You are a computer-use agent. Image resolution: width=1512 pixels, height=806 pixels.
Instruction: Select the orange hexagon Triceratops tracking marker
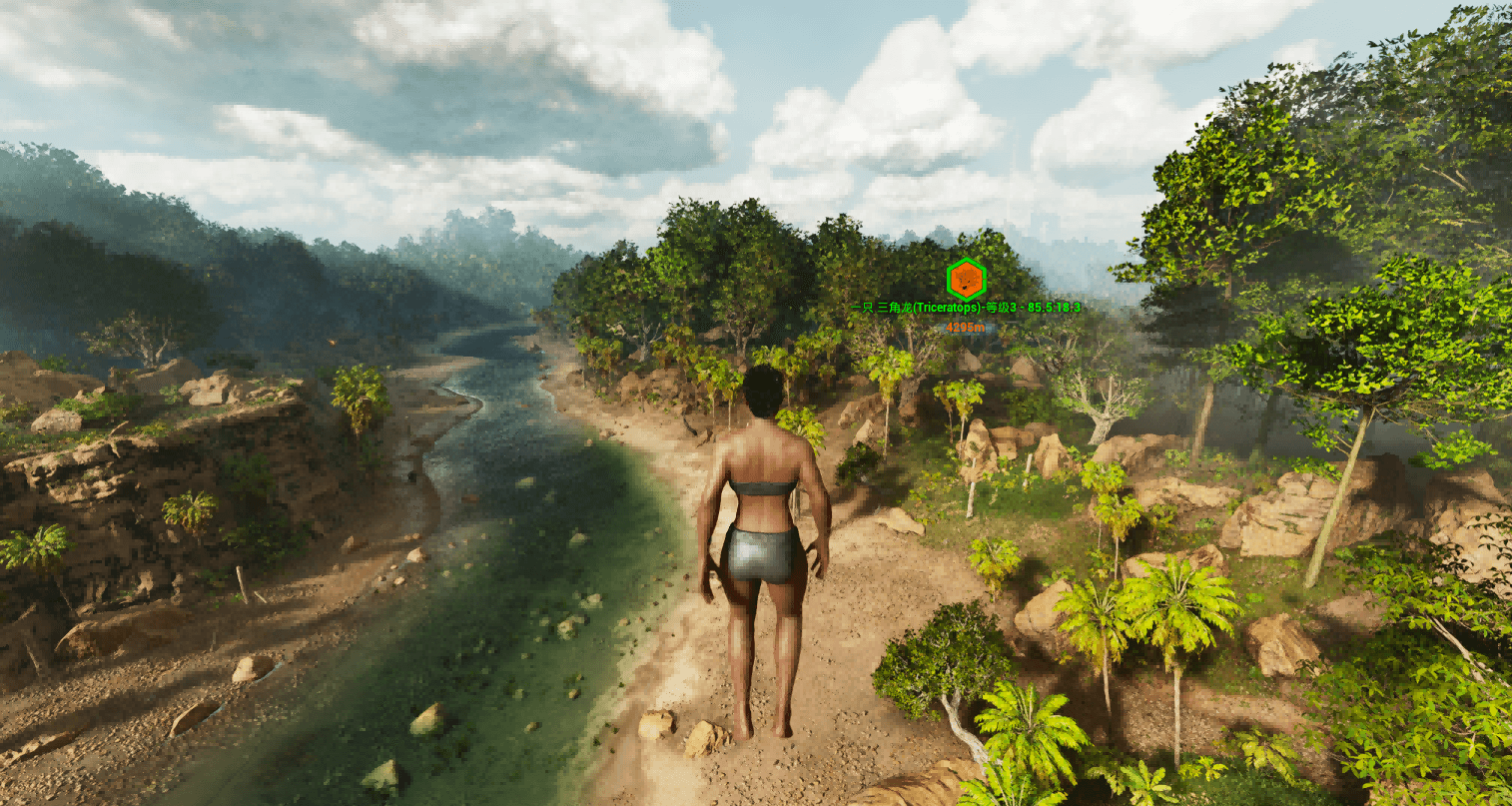click(966, 280)
